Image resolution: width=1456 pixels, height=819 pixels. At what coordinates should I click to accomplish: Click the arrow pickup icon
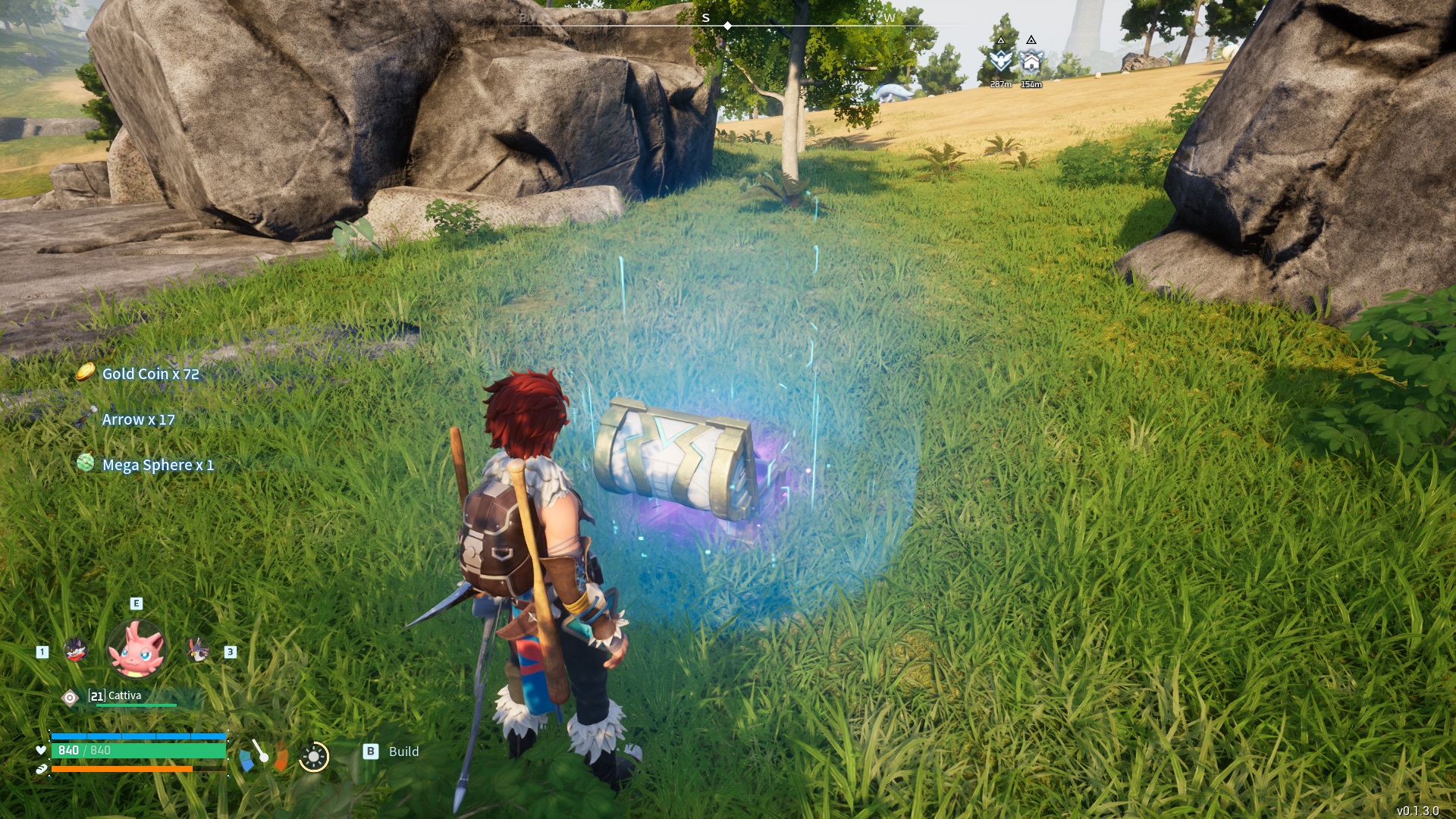point(86,418)
